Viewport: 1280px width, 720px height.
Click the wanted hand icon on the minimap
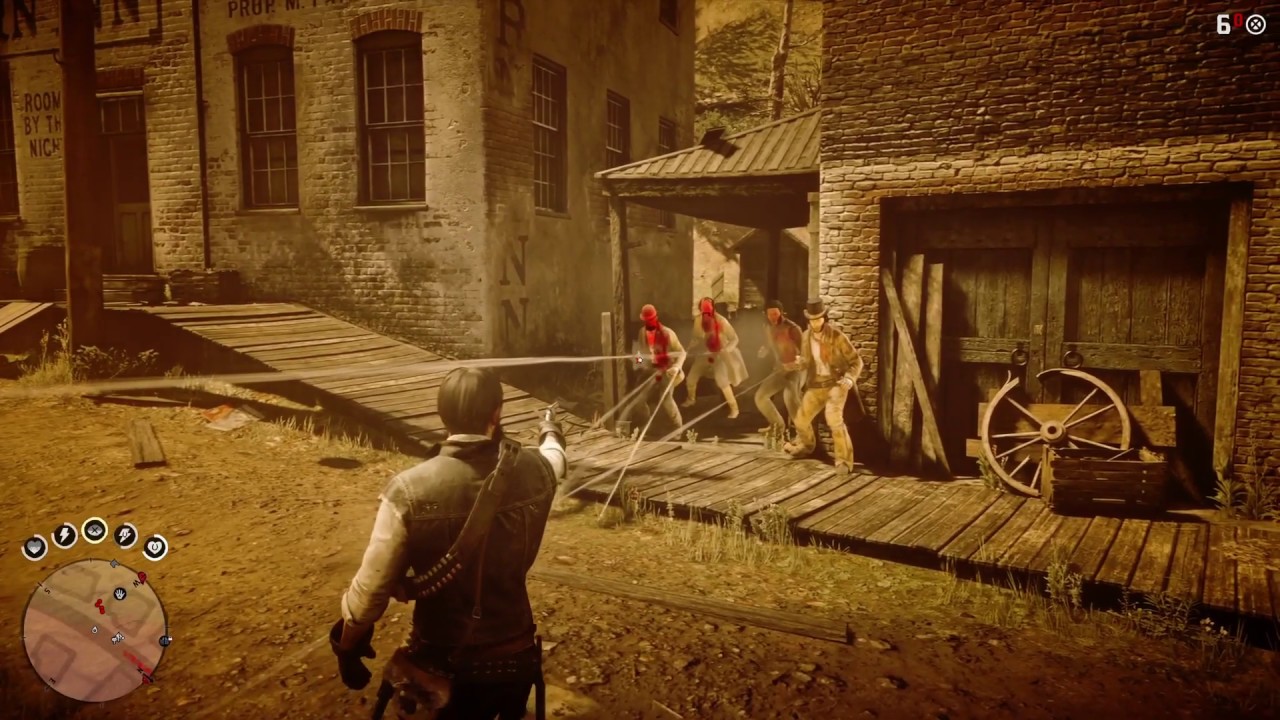[x=120, y=594]
